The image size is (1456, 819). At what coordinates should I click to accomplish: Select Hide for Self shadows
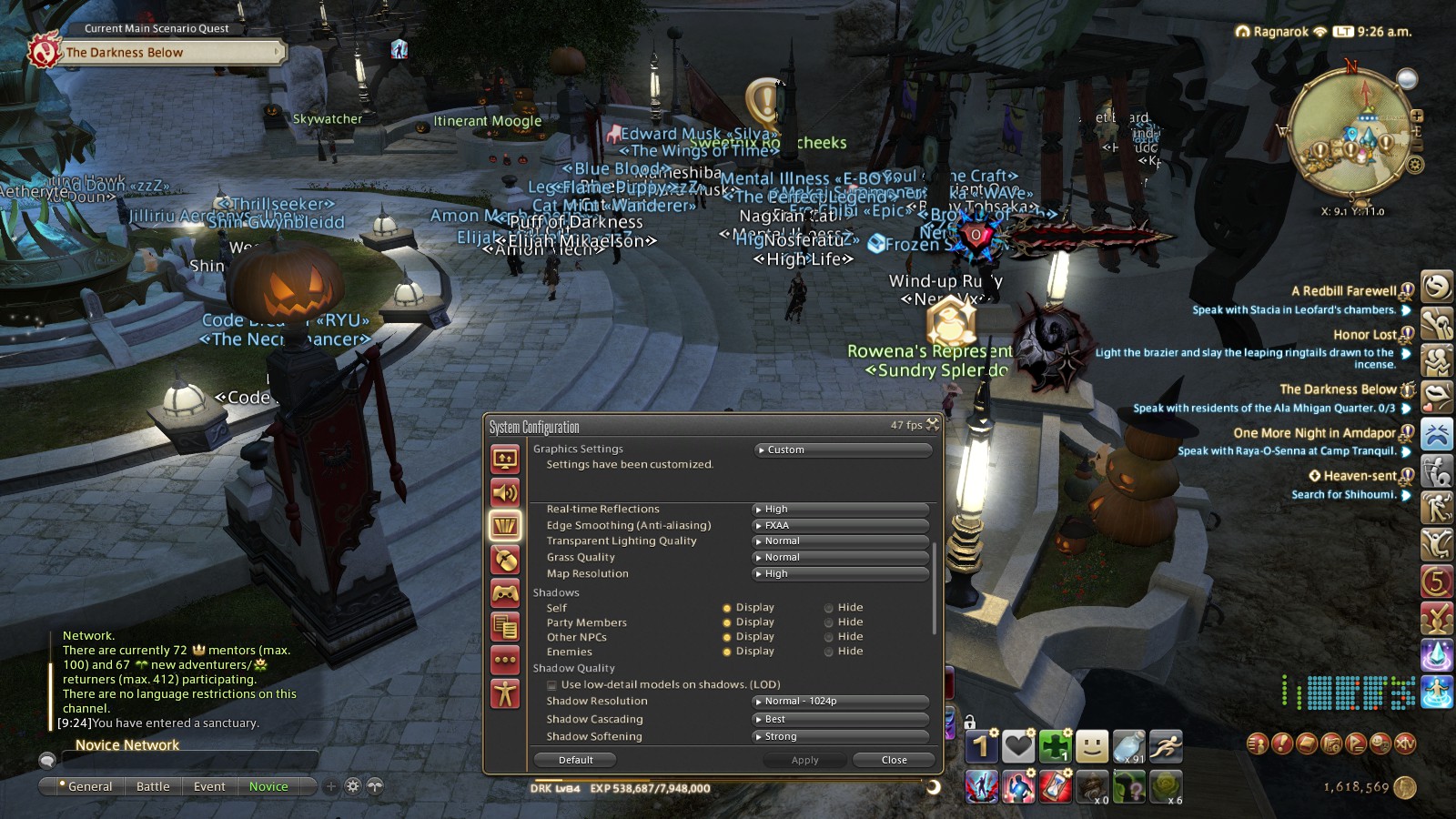(829, 608)
